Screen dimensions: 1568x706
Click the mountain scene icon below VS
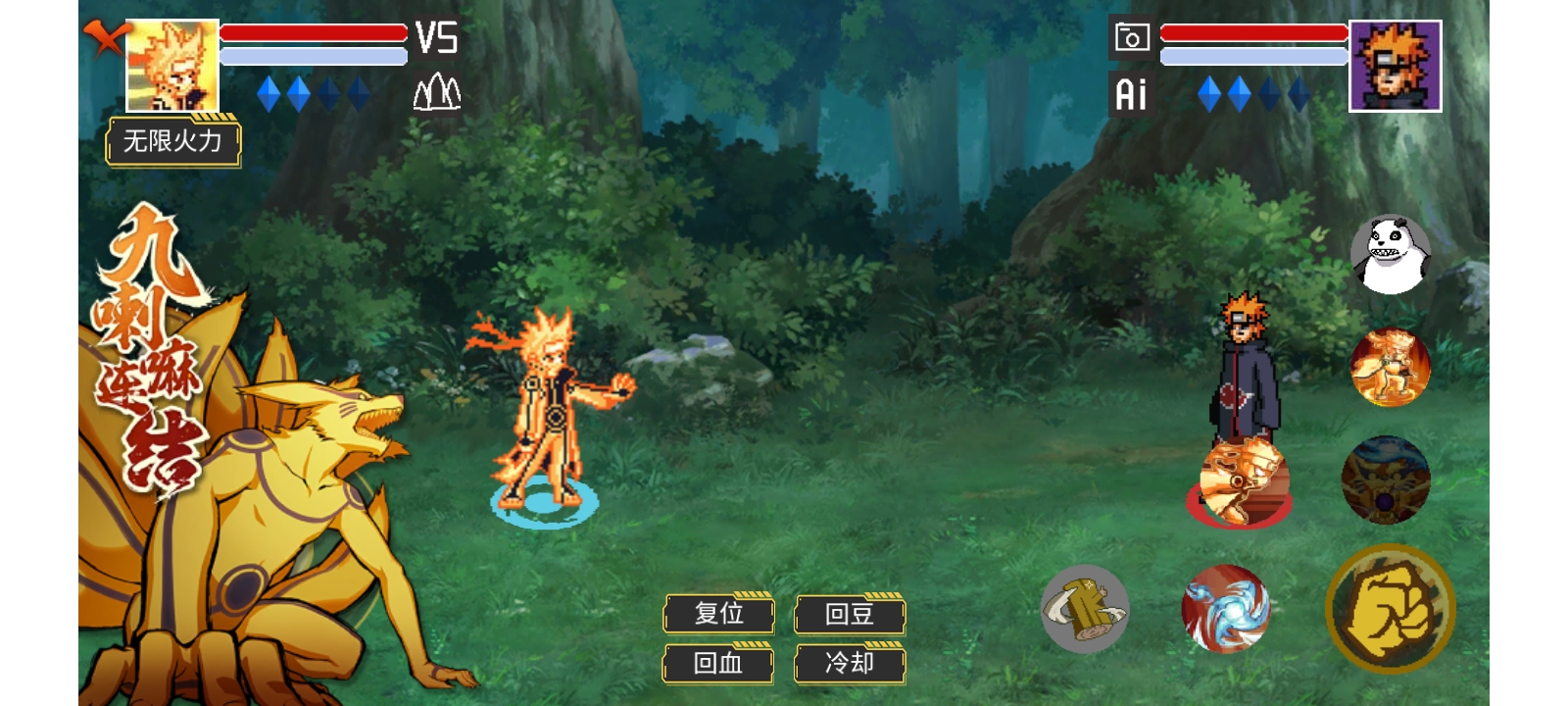pyautogui.click(x=436, y=93)
